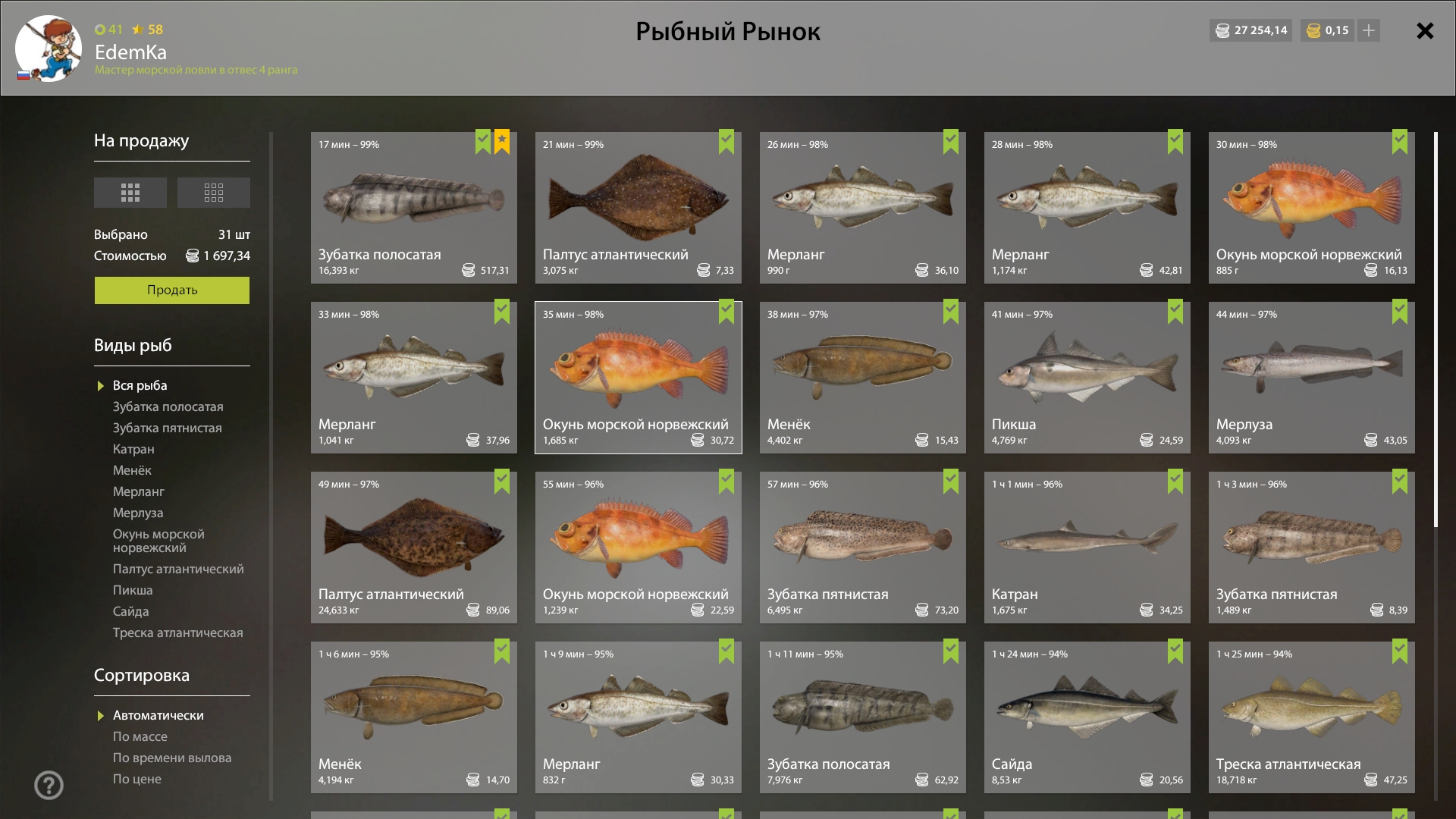Filter fish list by Катран

coord(133,449)
